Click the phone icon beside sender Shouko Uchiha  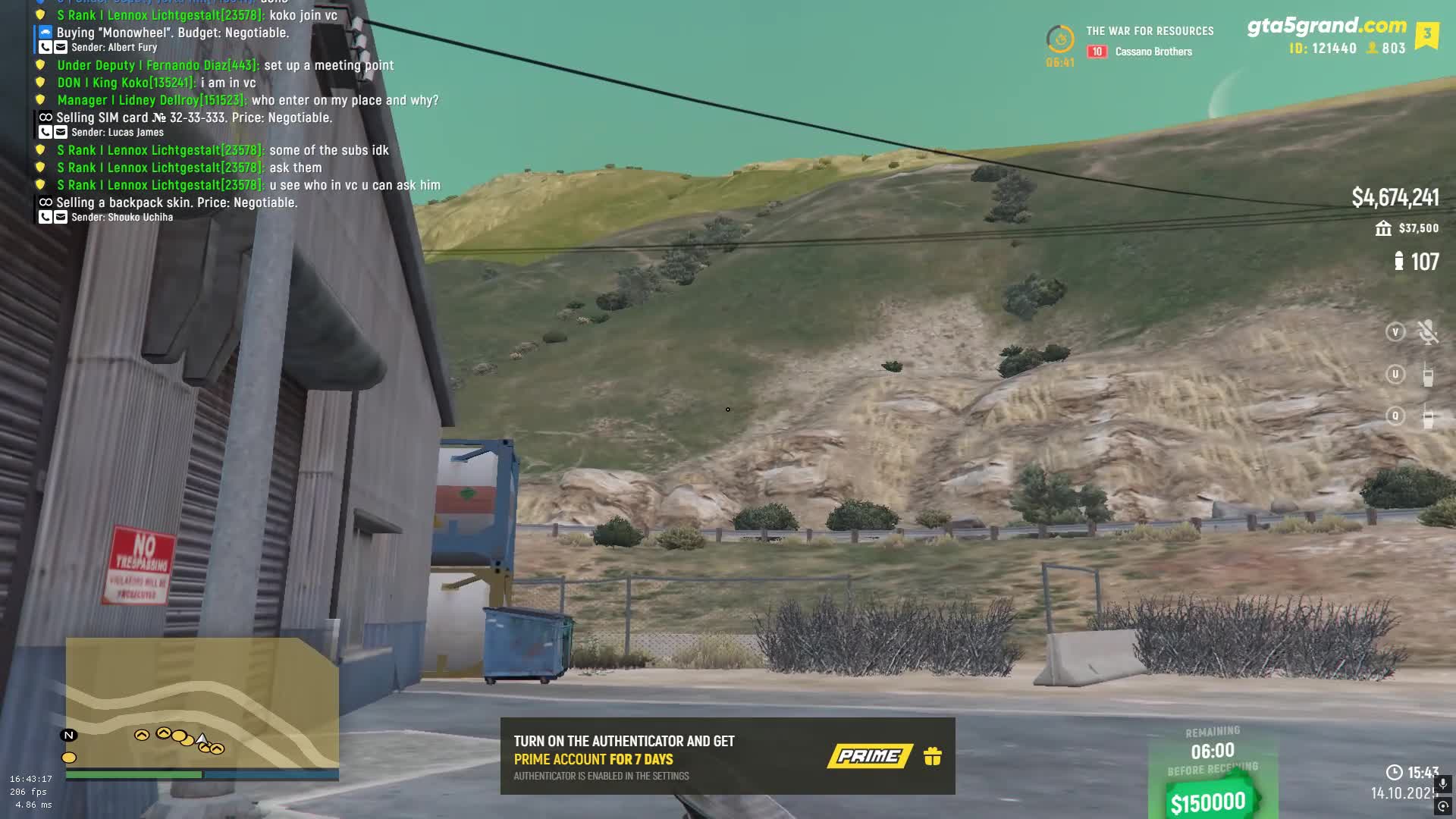[x=45, y=217]
